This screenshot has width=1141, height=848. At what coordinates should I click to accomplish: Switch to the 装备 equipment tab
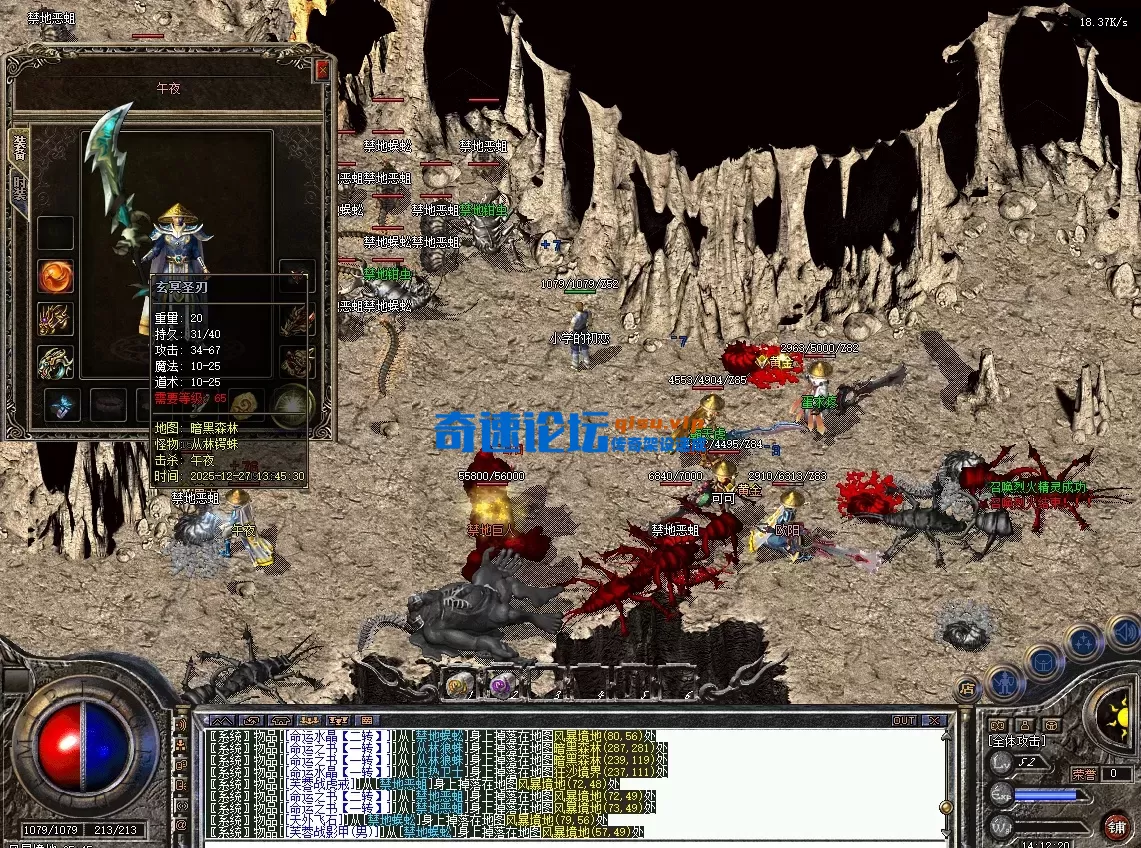coord(19,148)
